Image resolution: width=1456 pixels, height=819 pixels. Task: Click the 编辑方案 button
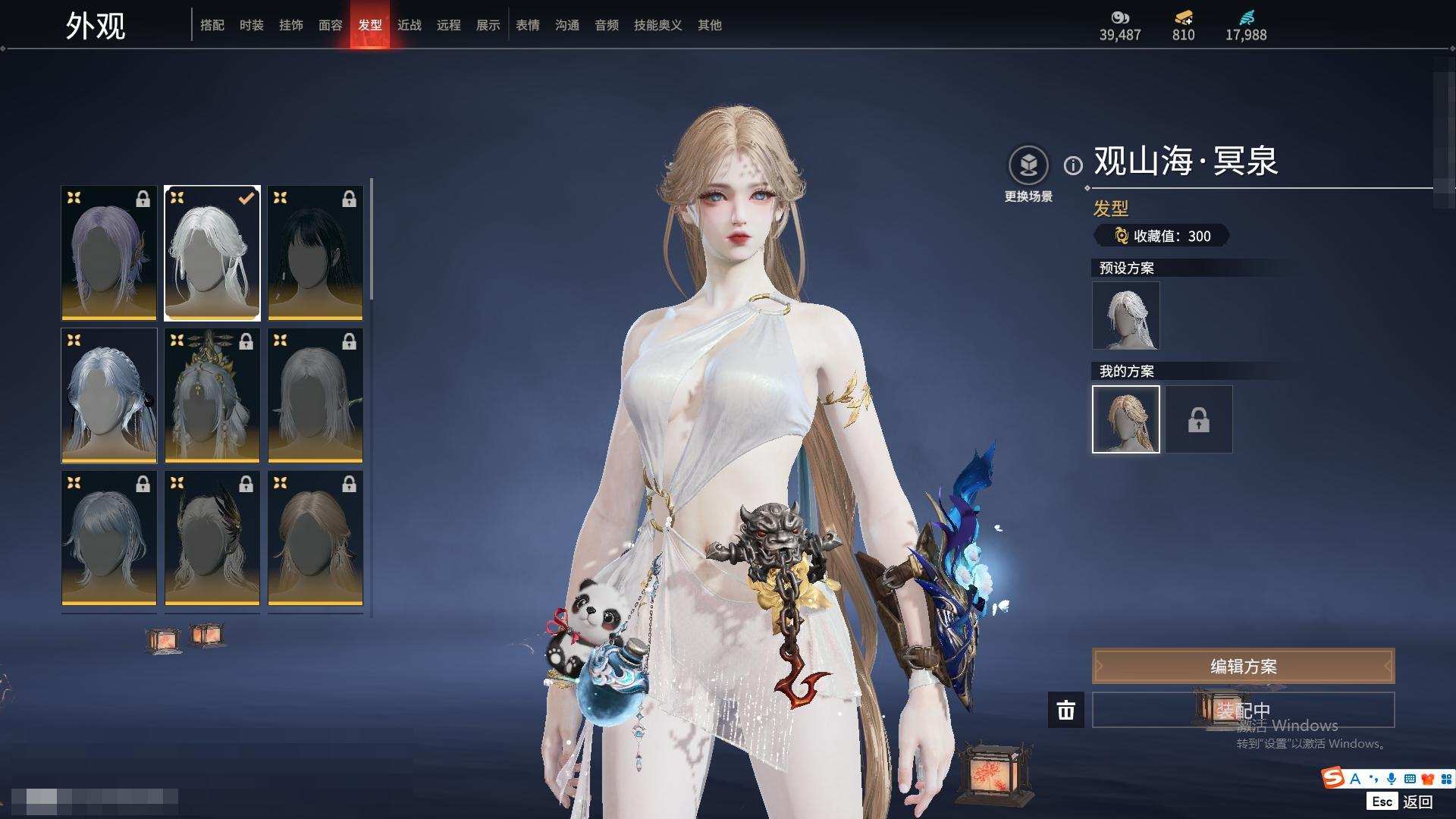[x=1242, y=666]
